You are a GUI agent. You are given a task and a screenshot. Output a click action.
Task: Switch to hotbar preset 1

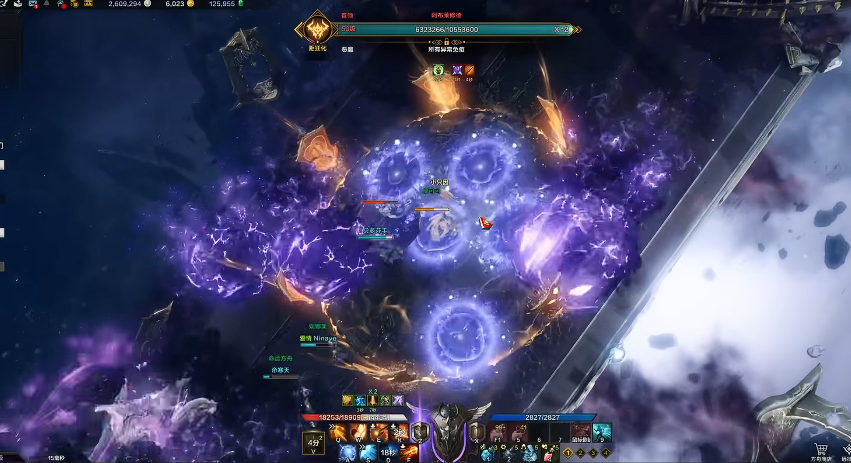[571, 452]
